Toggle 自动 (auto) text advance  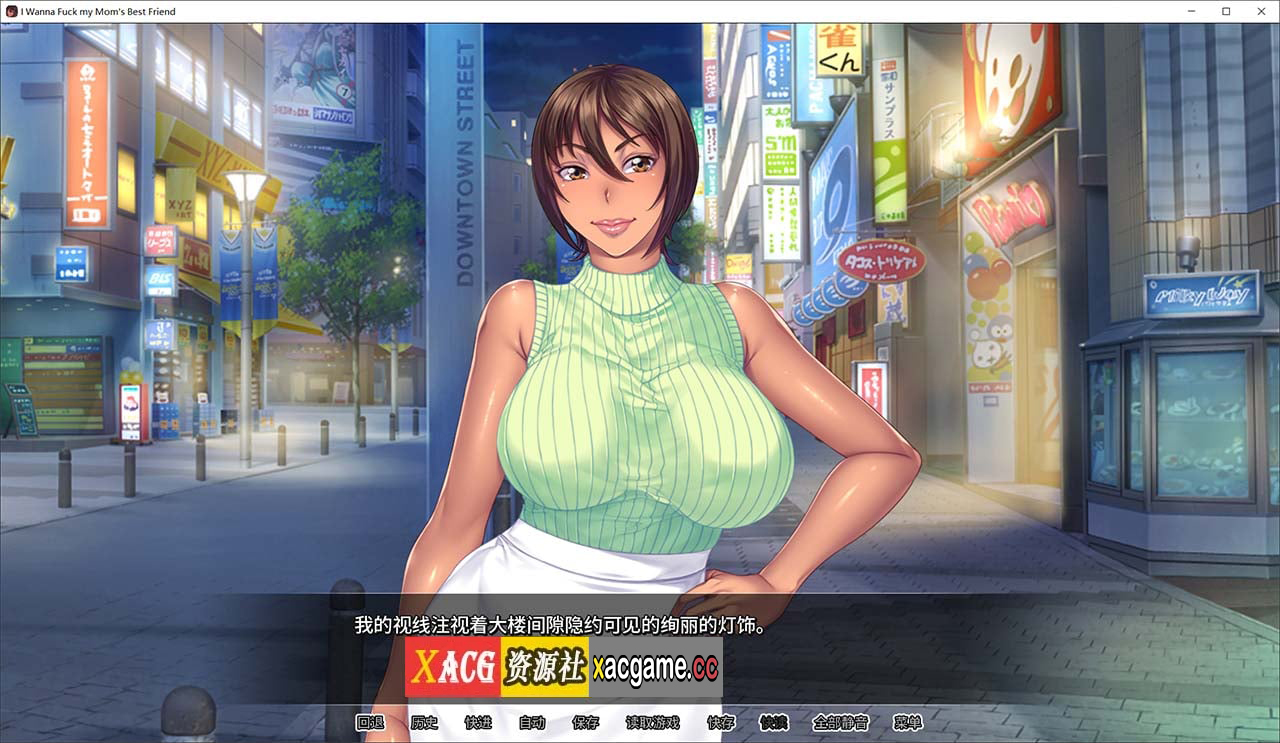(532, 723)
